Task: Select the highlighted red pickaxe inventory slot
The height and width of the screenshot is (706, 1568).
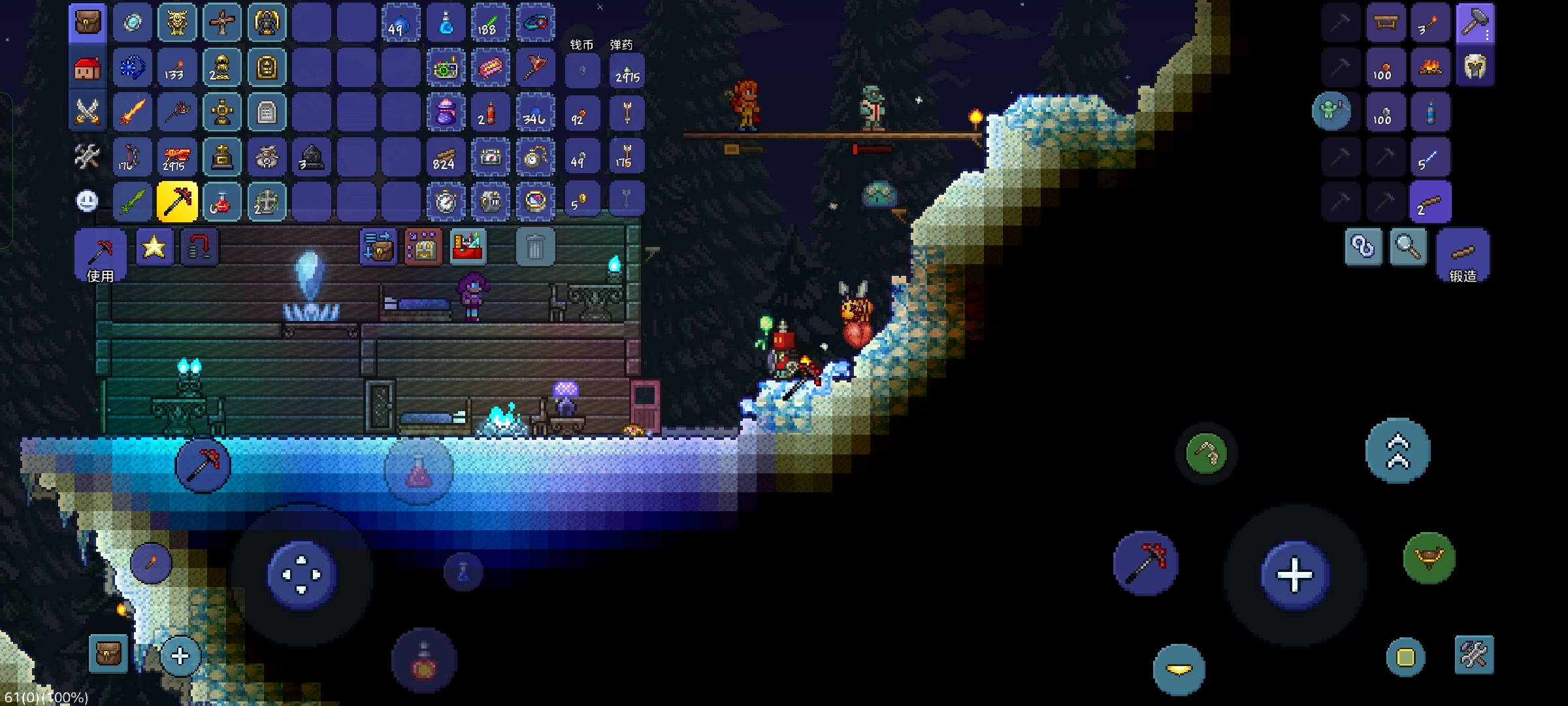Action: click(177, 201)
